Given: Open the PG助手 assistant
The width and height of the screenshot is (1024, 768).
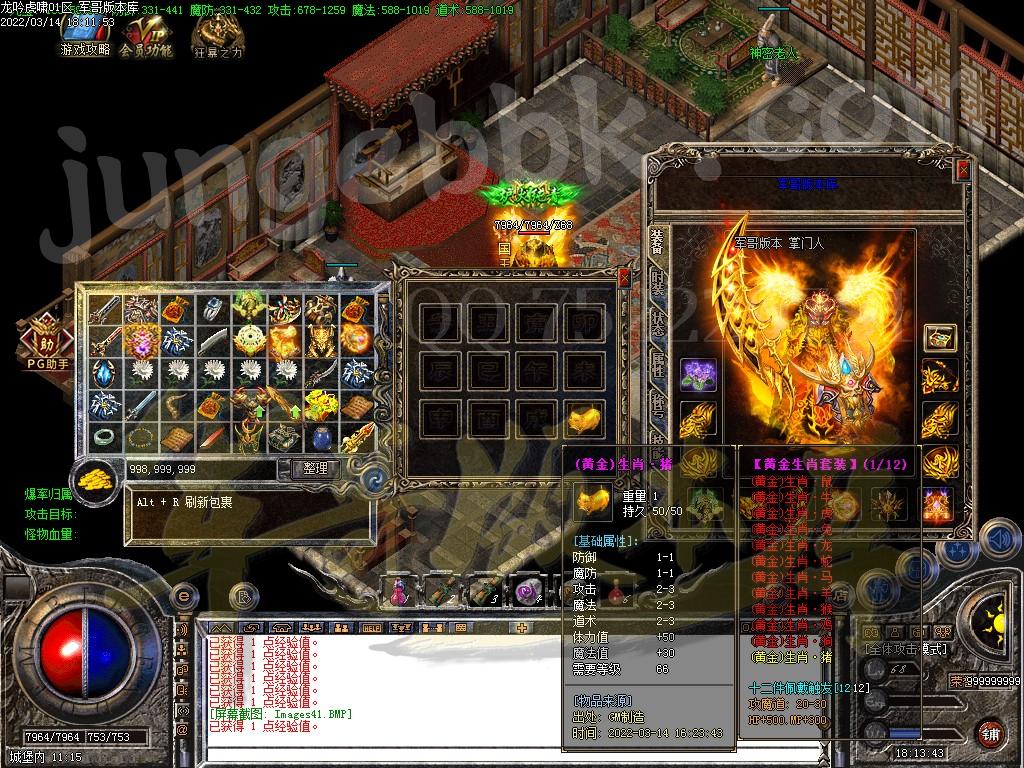Looking at the screenshot, I should (44, 339).
